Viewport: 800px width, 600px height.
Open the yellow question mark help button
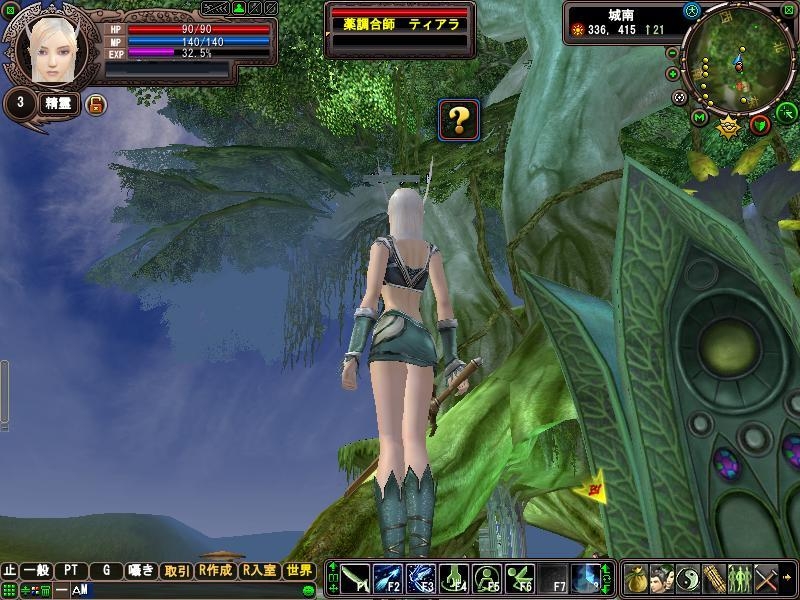point(459,121)
